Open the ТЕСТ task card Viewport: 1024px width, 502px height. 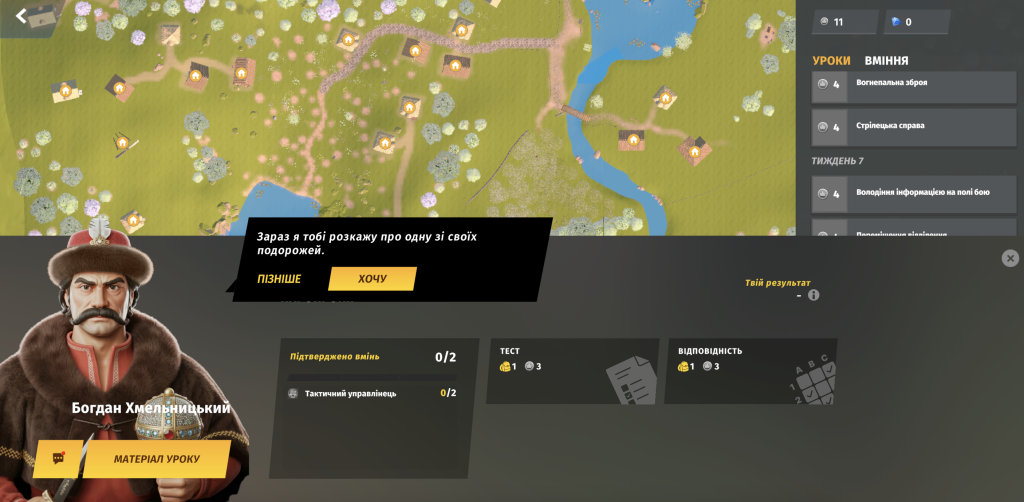point(572,371)
